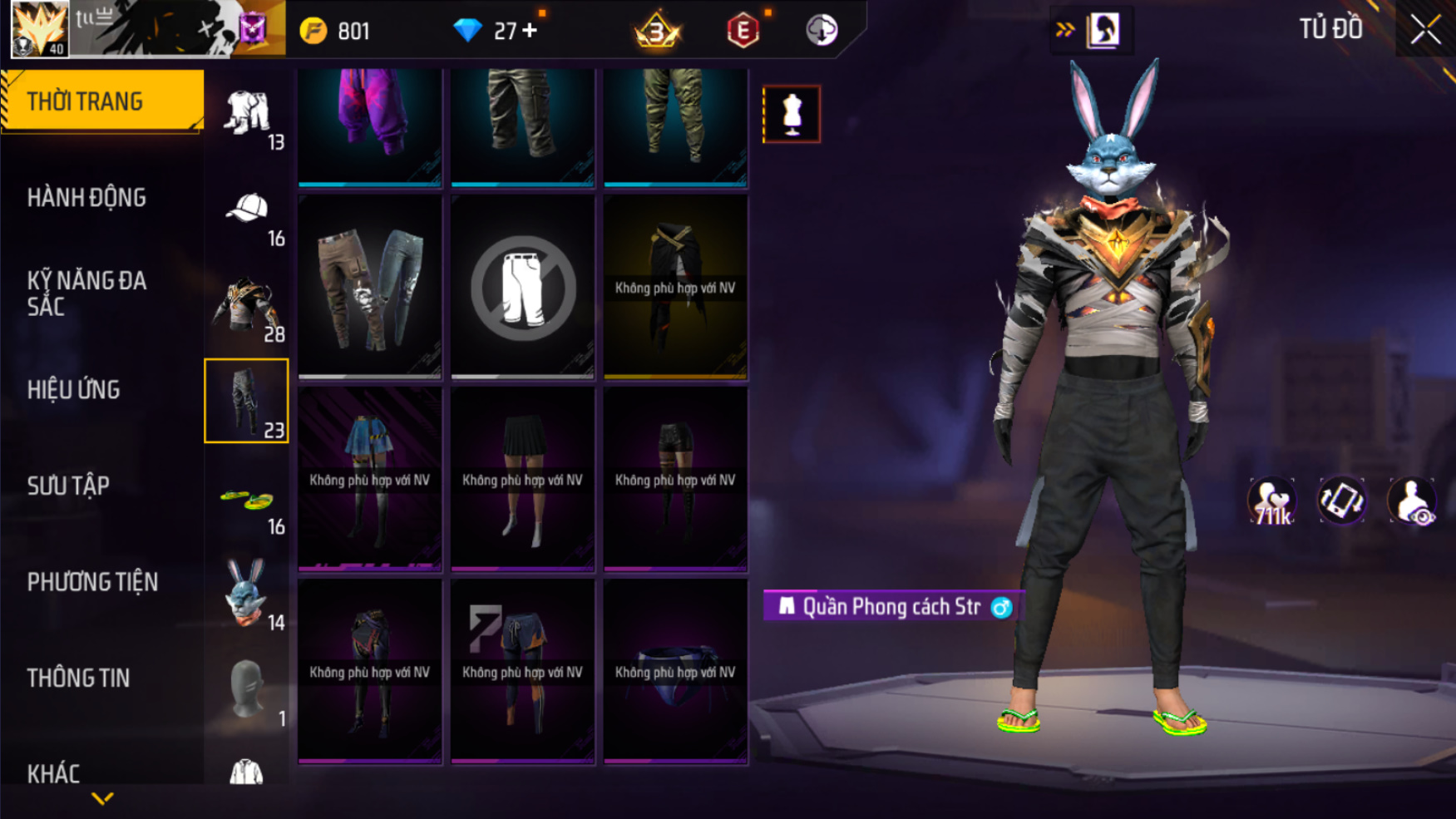
Task: Go to Phương Tiện vehicles section
Action: pyautogui.click(x=92, y=582)
